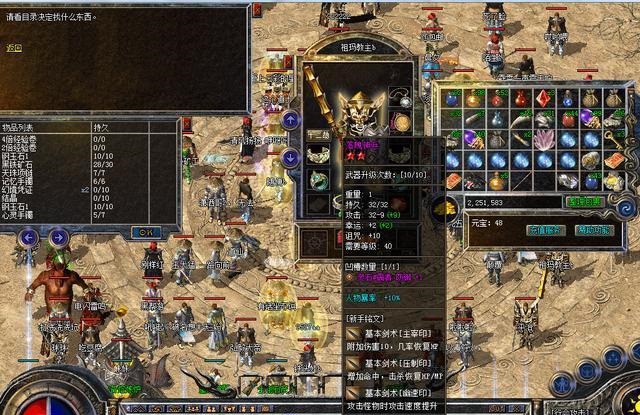This screenshot has width=640, height=415.
Task: Click the gold pile icon beside the bag
Action: [x=445, y=207]
